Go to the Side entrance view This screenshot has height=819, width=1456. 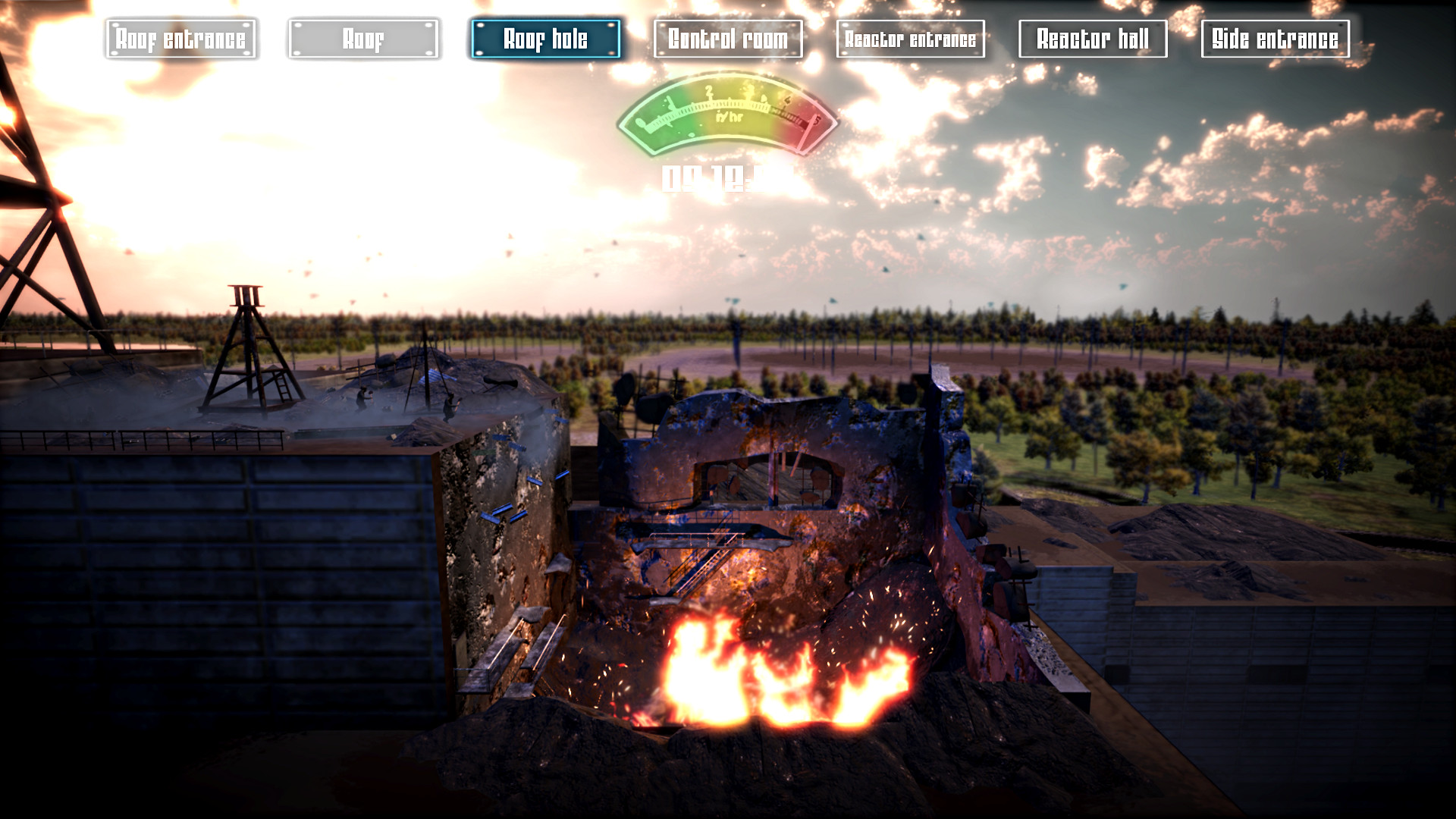[1277, 39]
